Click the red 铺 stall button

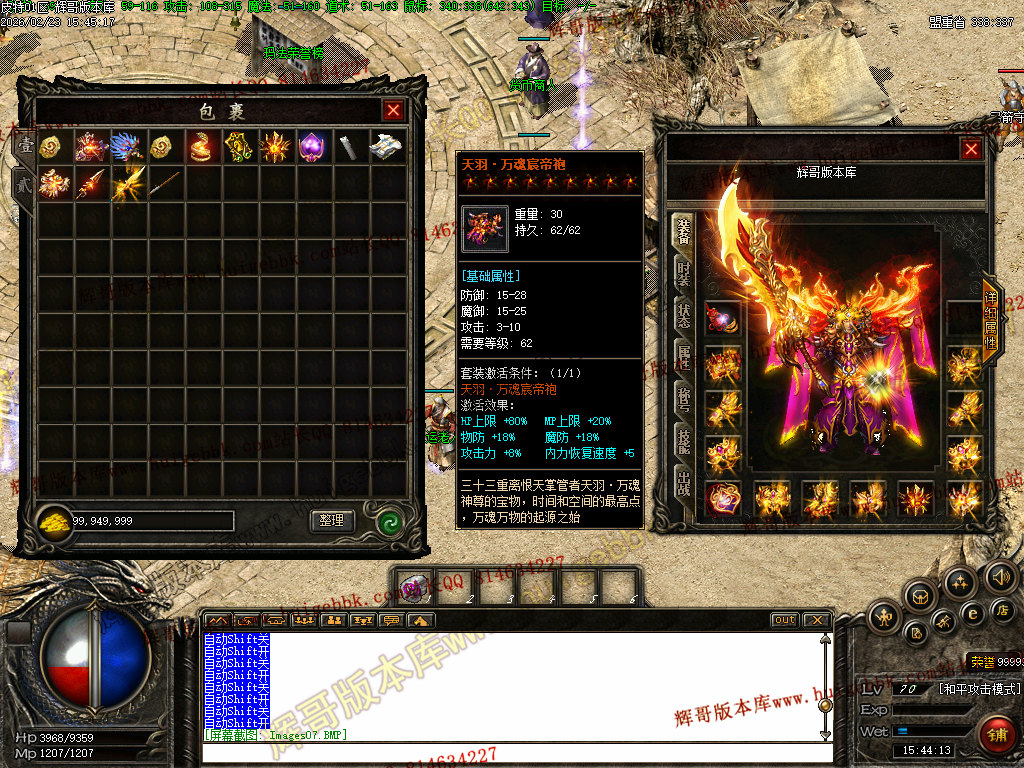click(x=995, y=735)
